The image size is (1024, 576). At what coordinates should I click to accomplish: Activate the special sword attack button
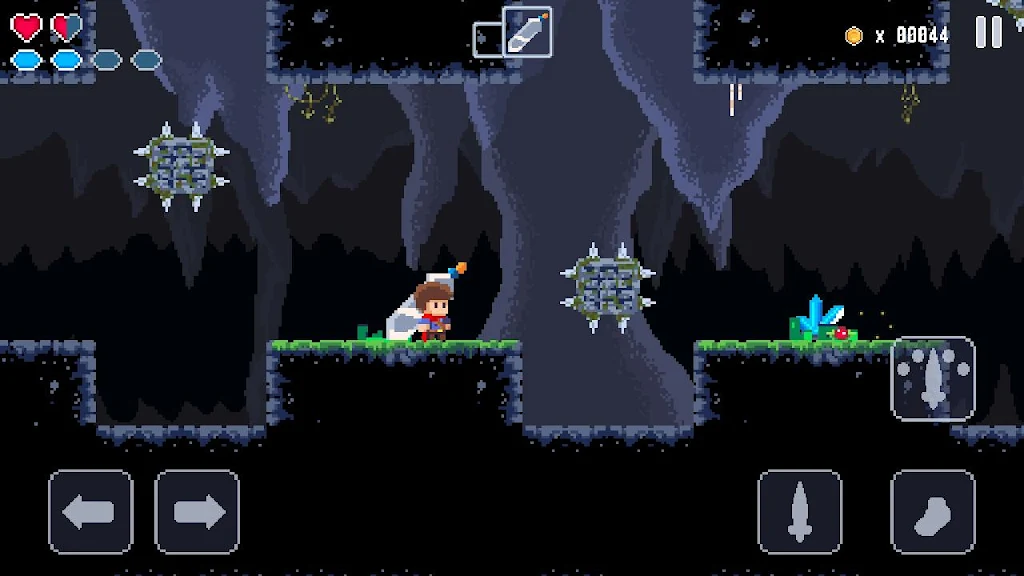pyautogui.click(x=932, y=378)
